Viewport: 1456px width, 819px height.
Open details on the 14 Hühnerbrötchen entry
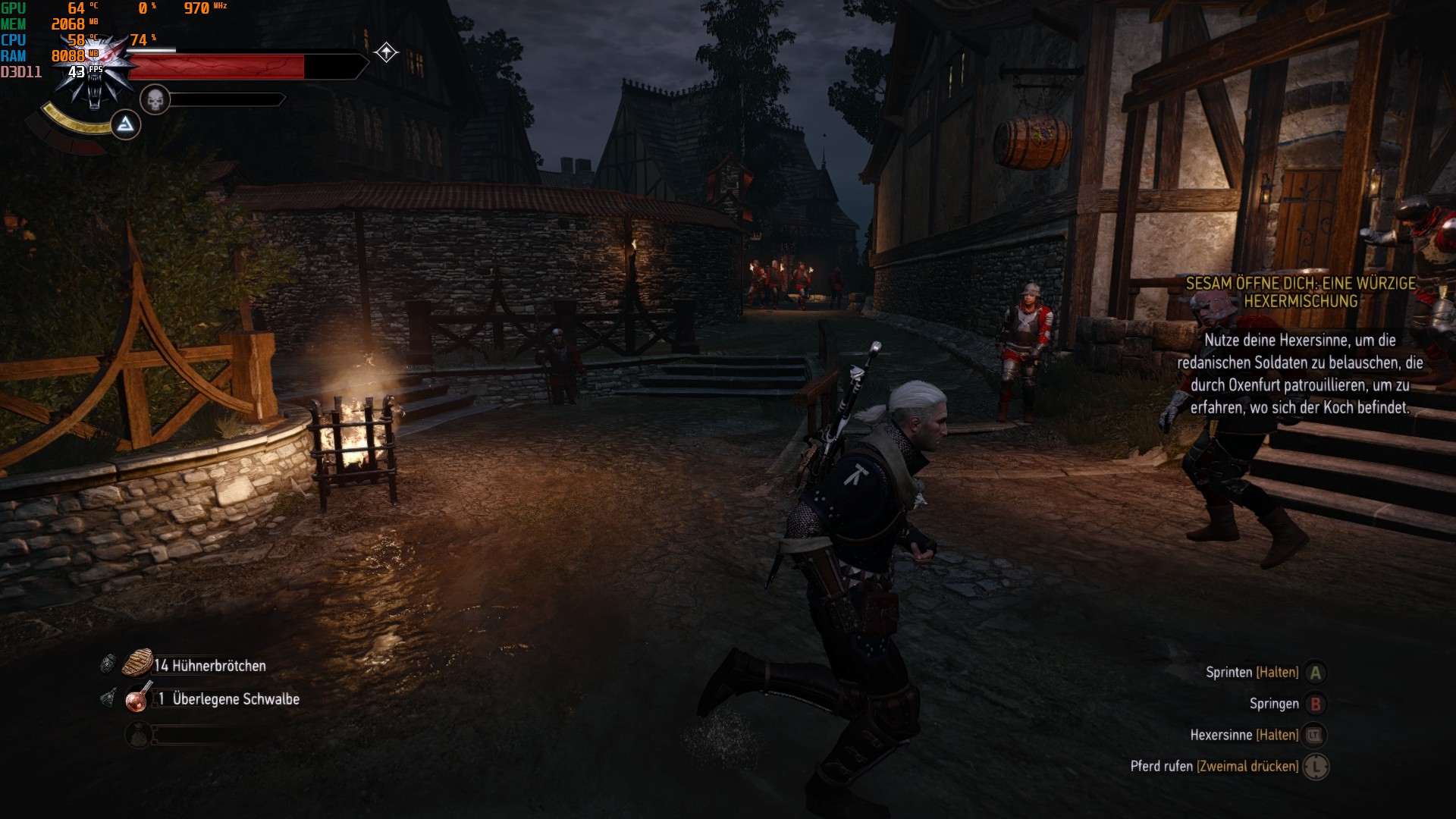209,667
